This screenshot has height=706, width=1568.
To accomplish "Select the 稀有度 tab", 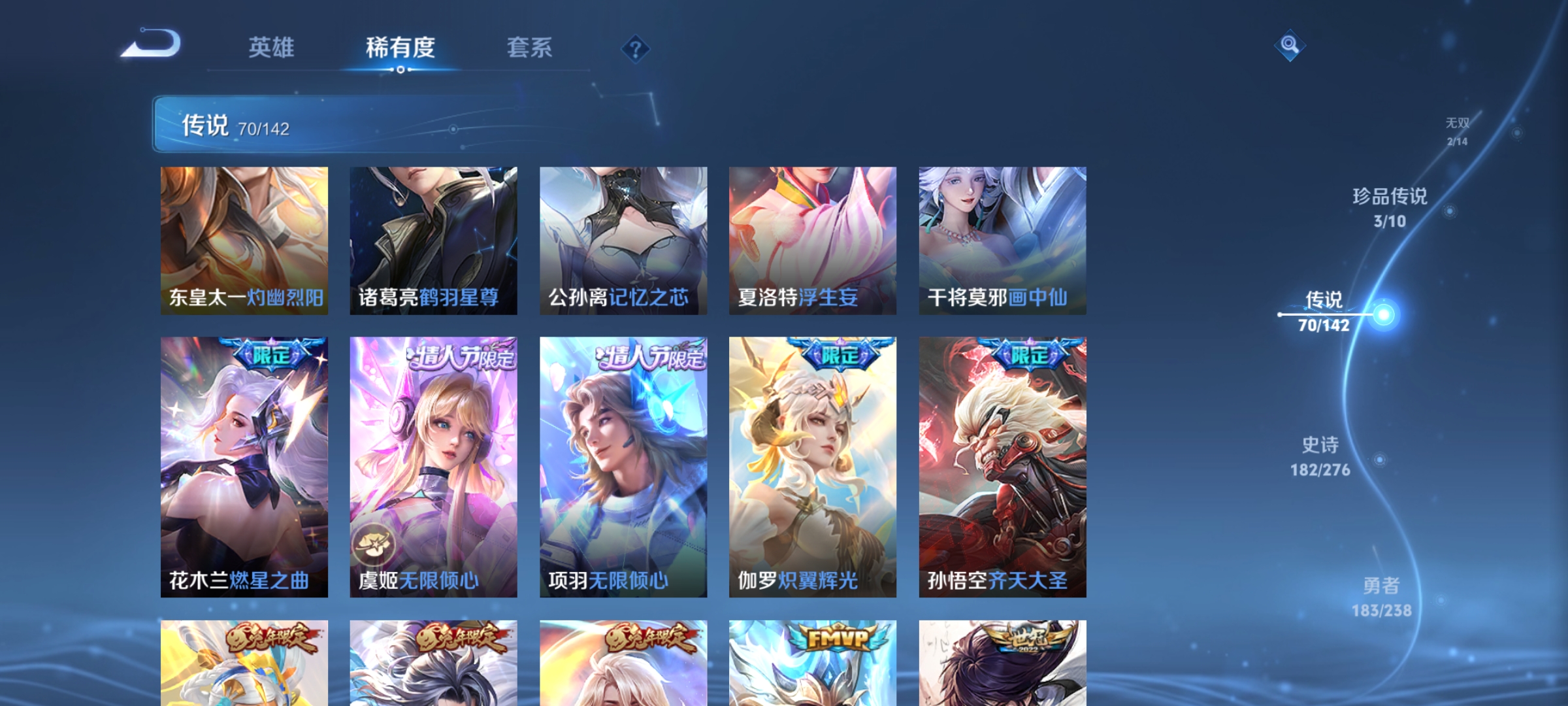I will (x=401, y=47).
